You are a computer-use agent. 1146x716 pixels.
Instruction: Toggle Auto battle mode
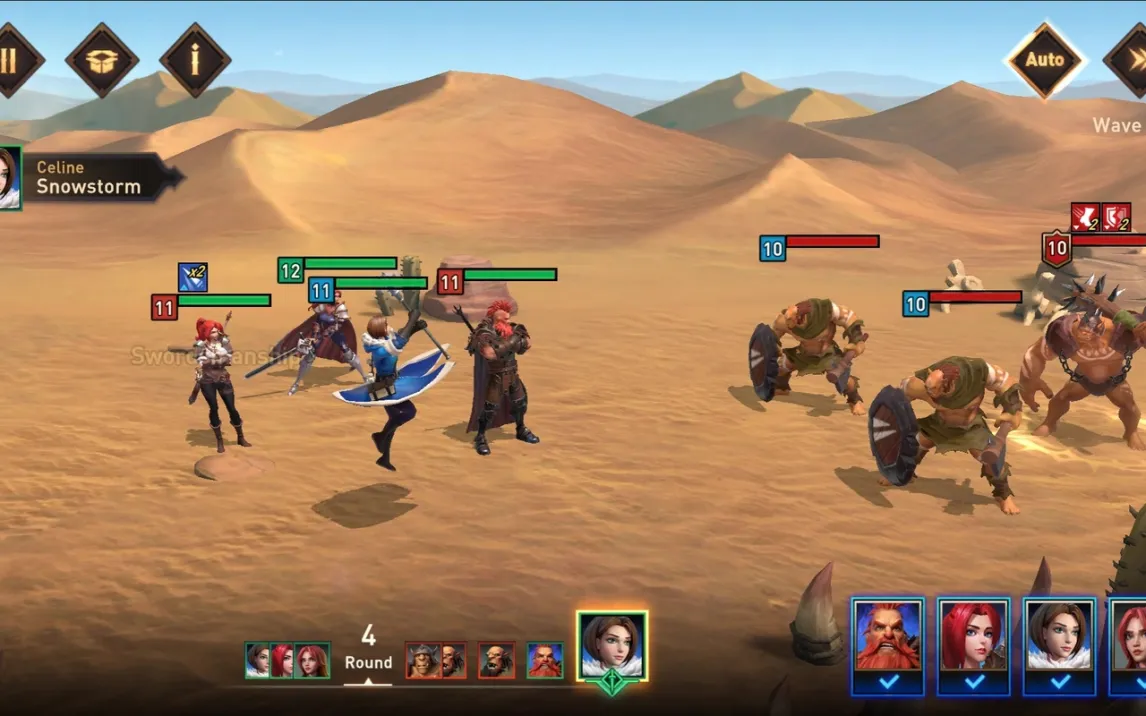1045,60
